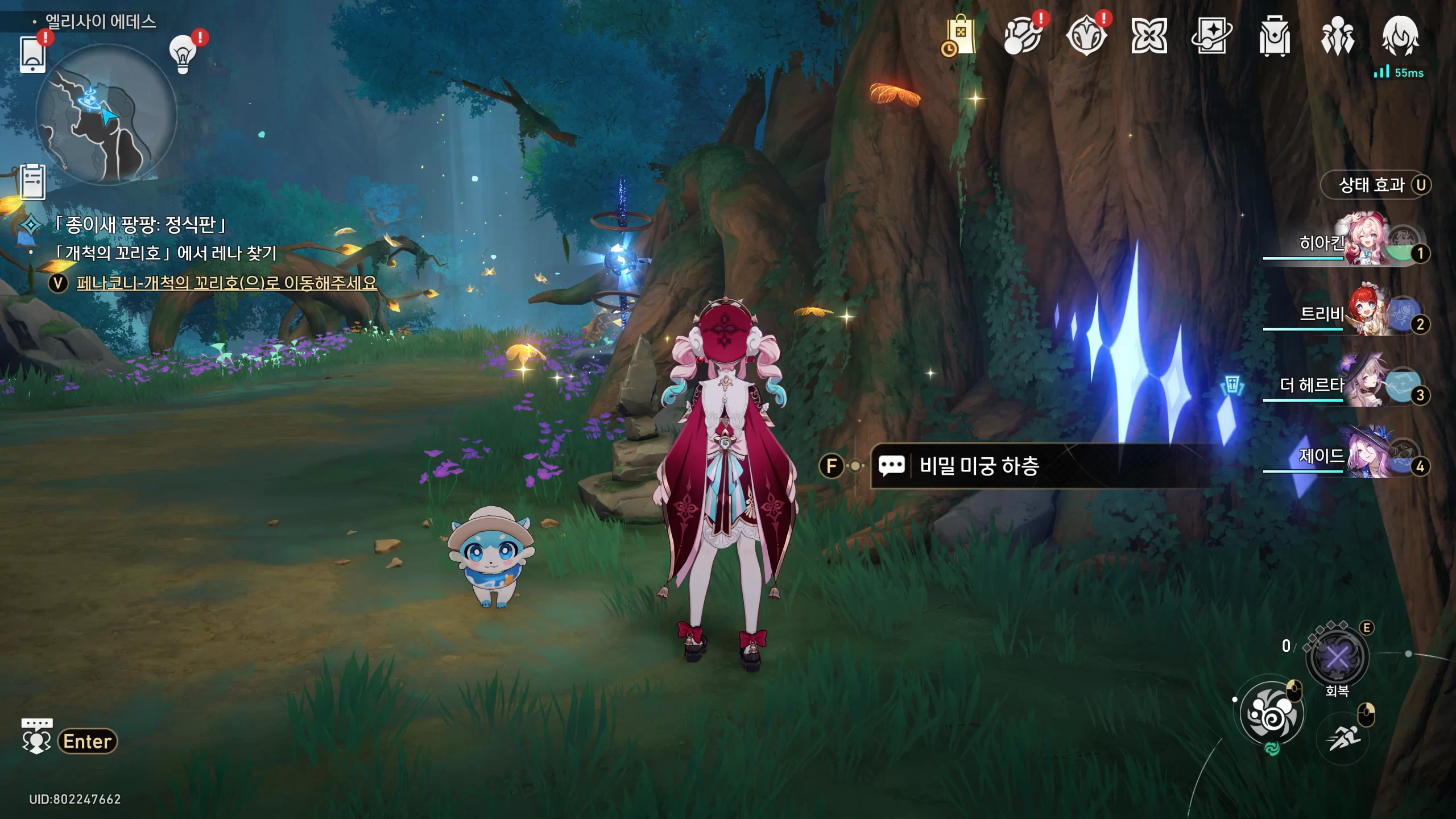This screenshot has height=819, width=1456.
Task: Follow the Penacony teleport quest link
Action: [226, 283]
